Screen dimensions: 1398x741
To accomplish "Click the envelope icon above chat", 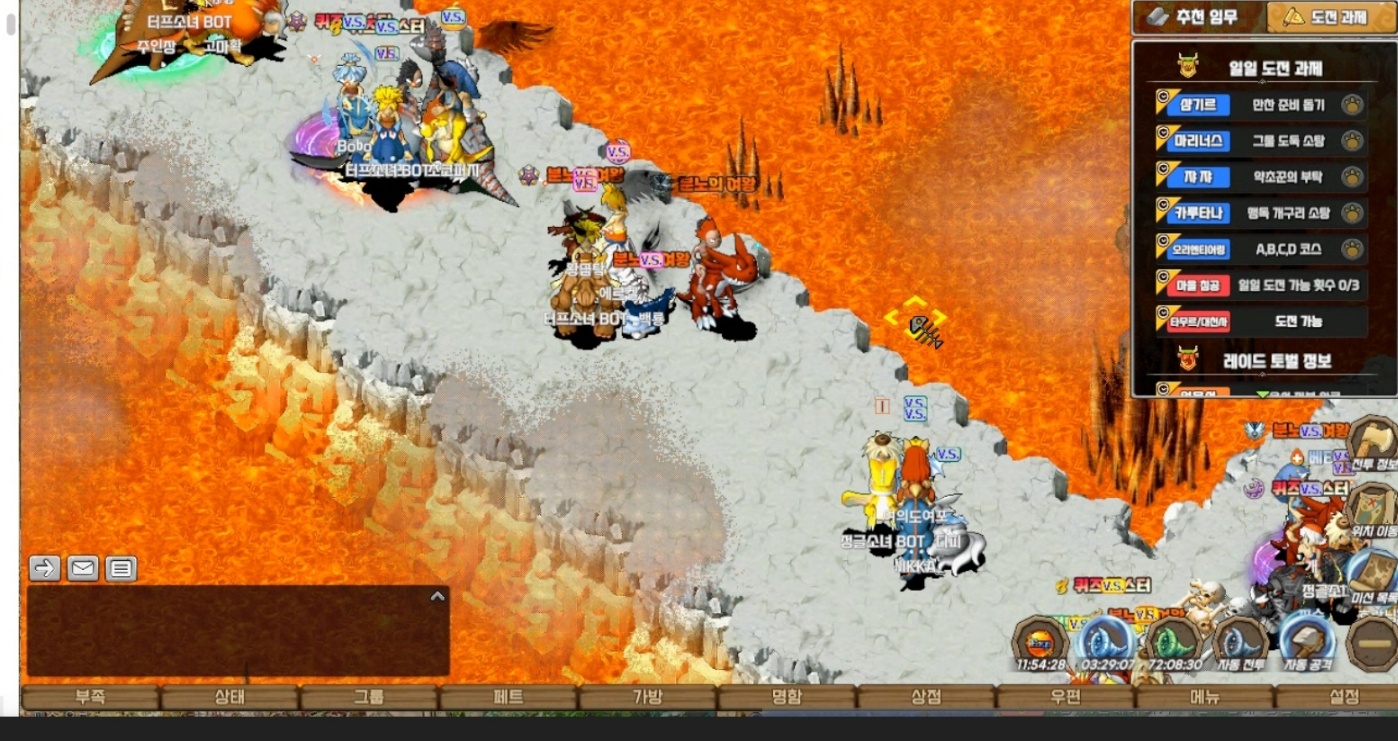I will [83, 569].
